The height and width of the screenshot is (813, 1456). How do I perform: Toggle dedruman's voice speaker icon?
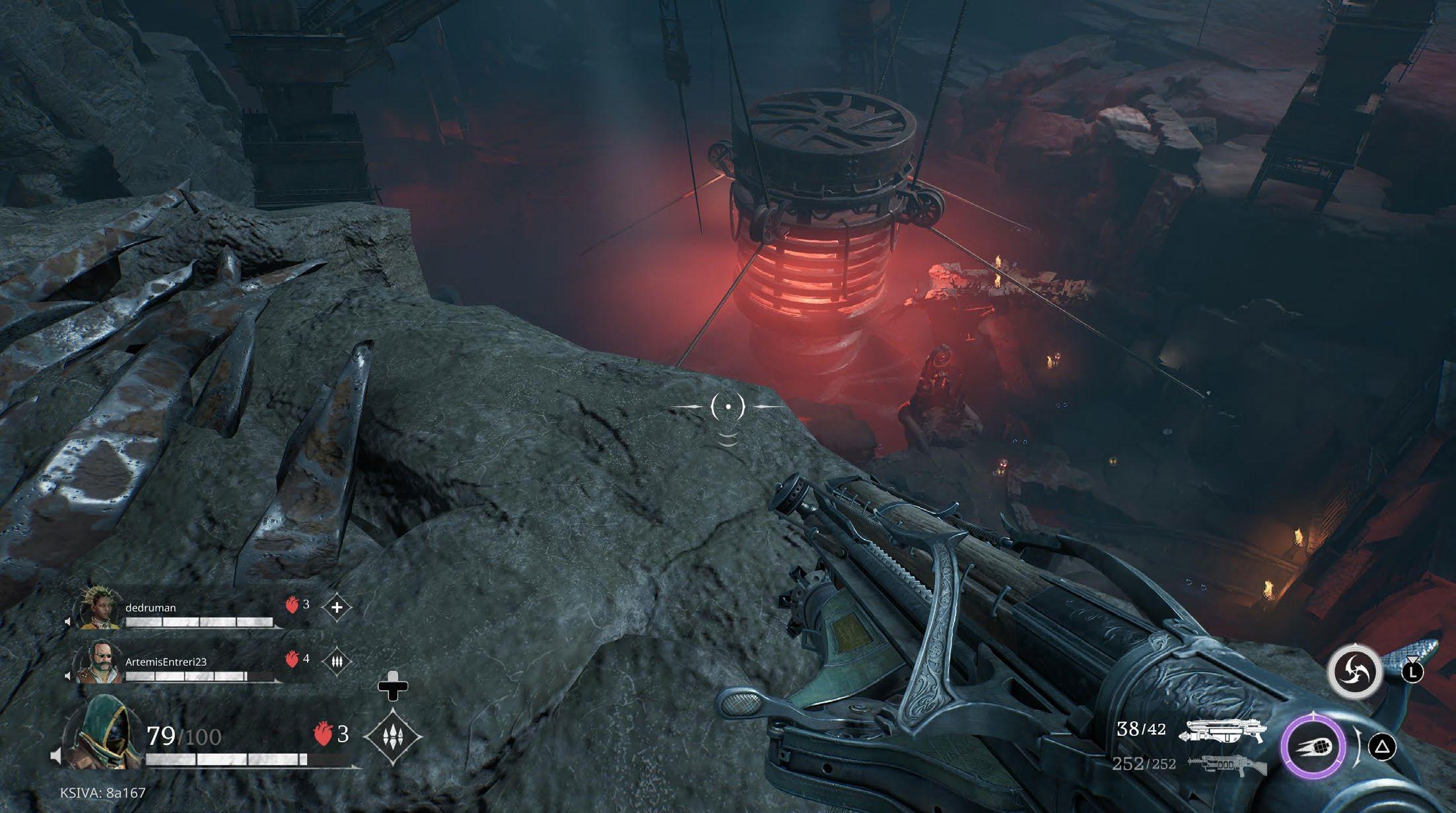pos(67,622)
